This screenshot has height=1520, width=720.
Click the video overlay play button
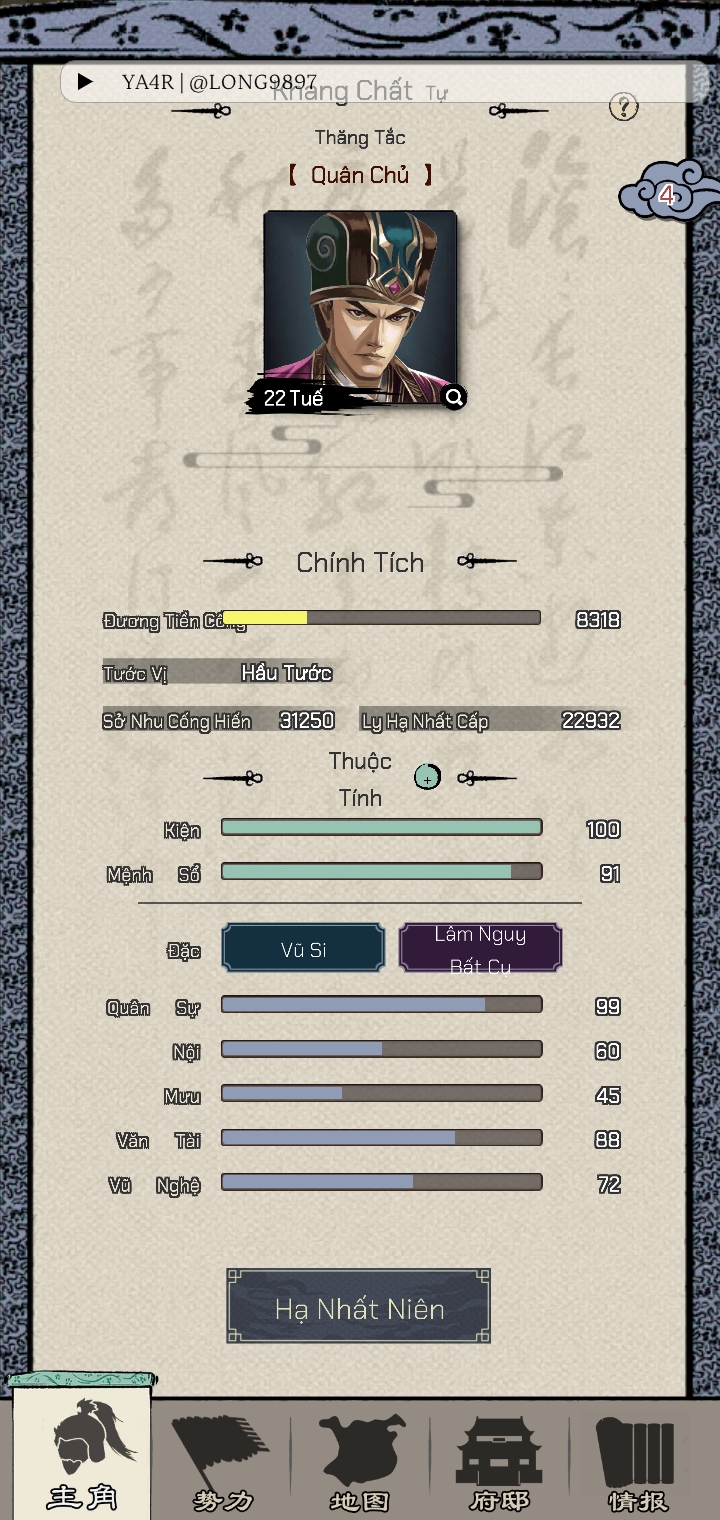point(86,82)
